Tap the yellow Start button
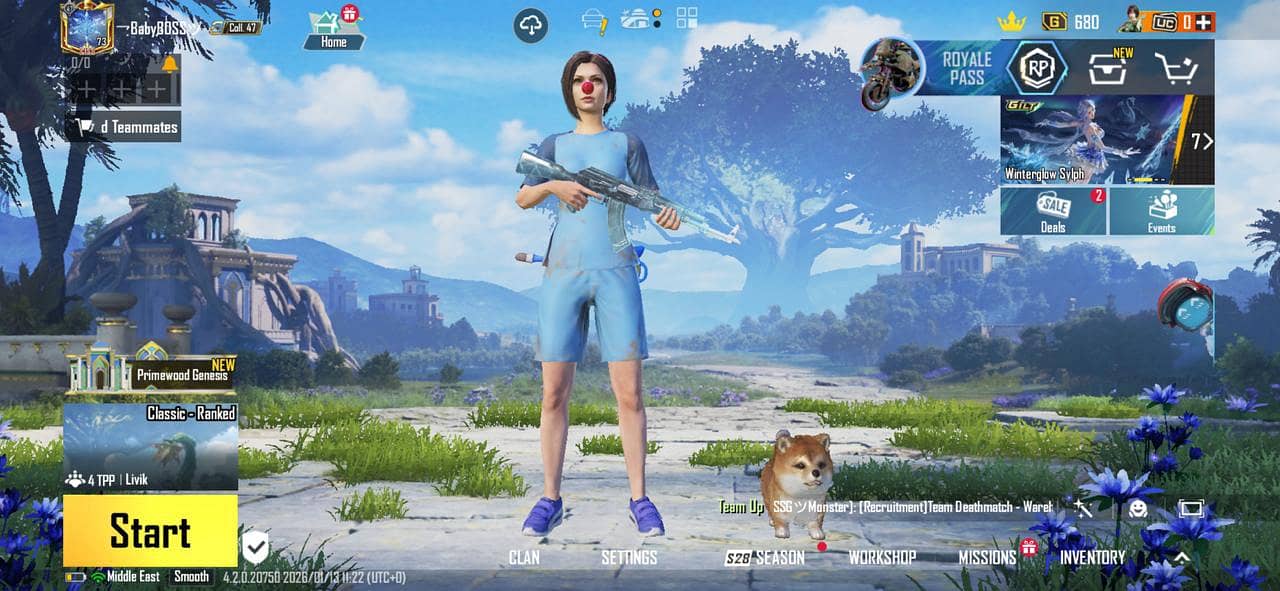The image size is (1280, 591). pos(150,531)
